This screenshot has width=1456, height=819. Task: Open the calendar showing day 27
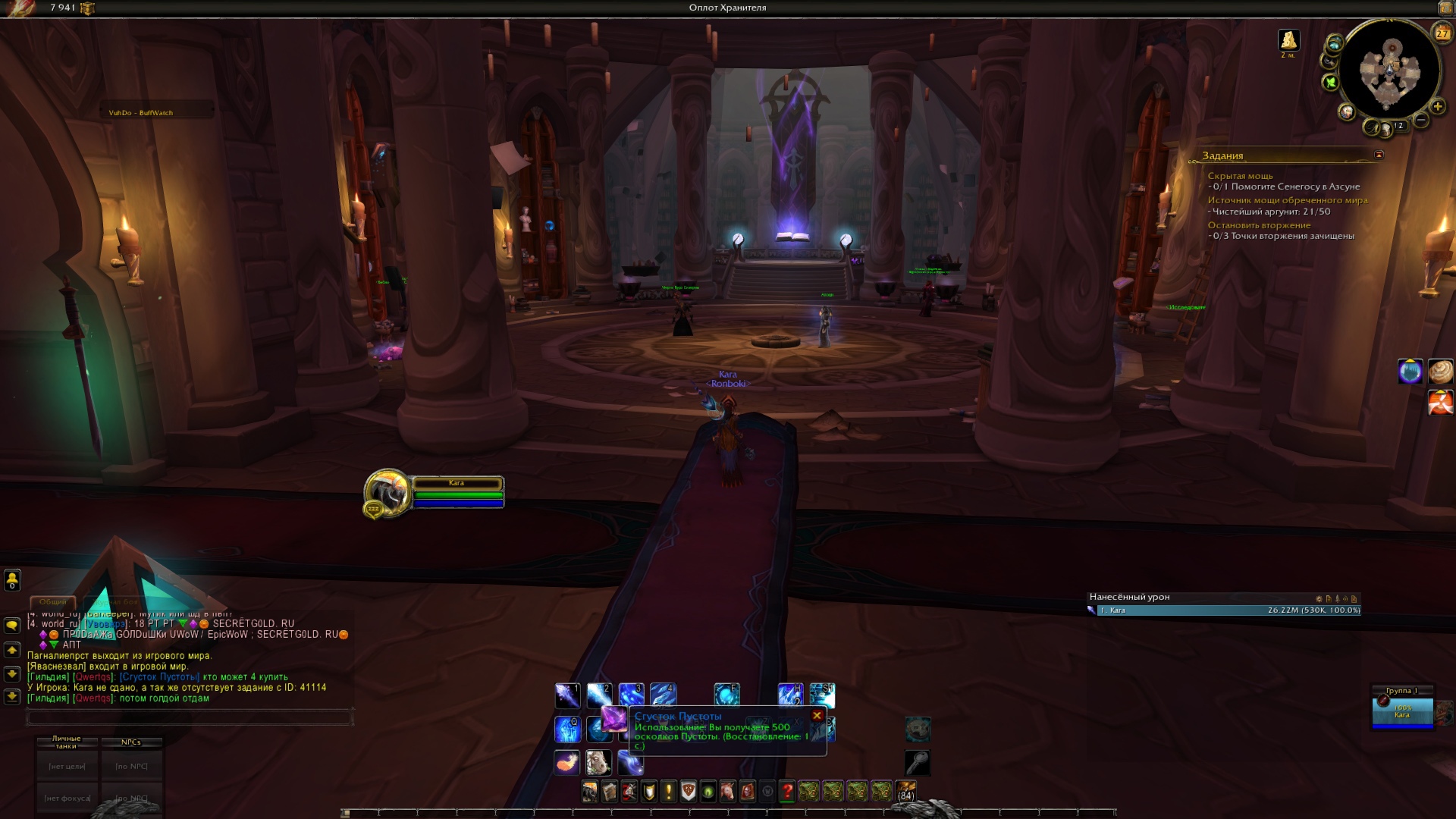[1442, 33]
